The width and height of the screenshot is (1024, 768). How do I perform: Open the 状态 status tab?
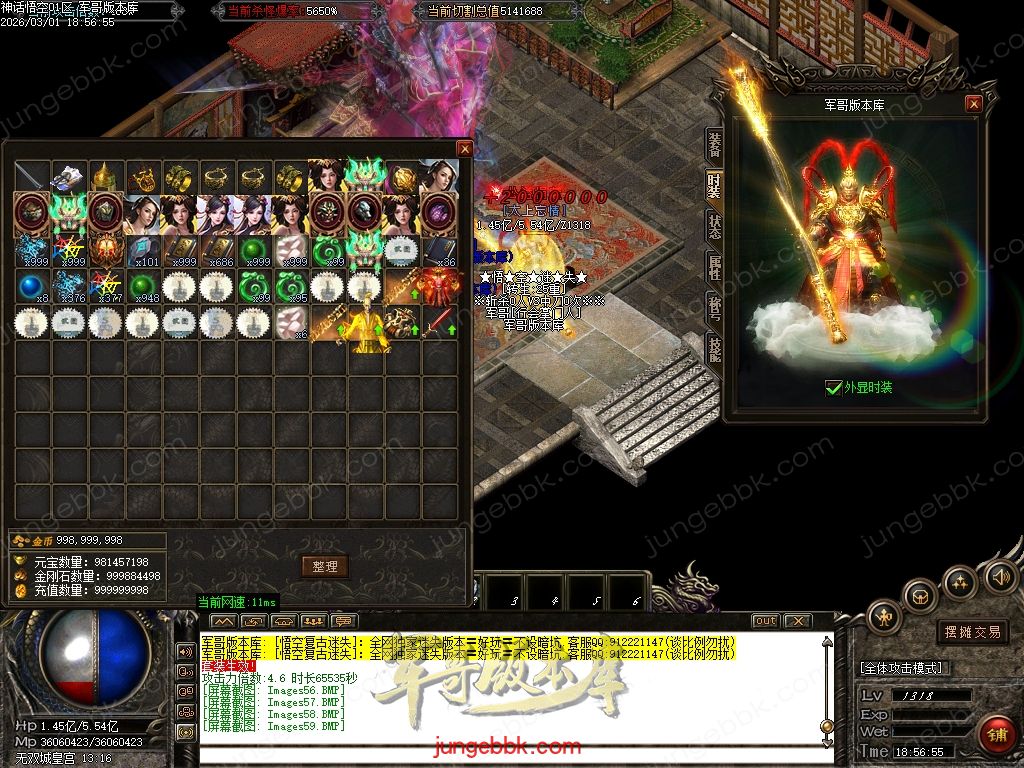pyautogui.click(x=714, y=225)
